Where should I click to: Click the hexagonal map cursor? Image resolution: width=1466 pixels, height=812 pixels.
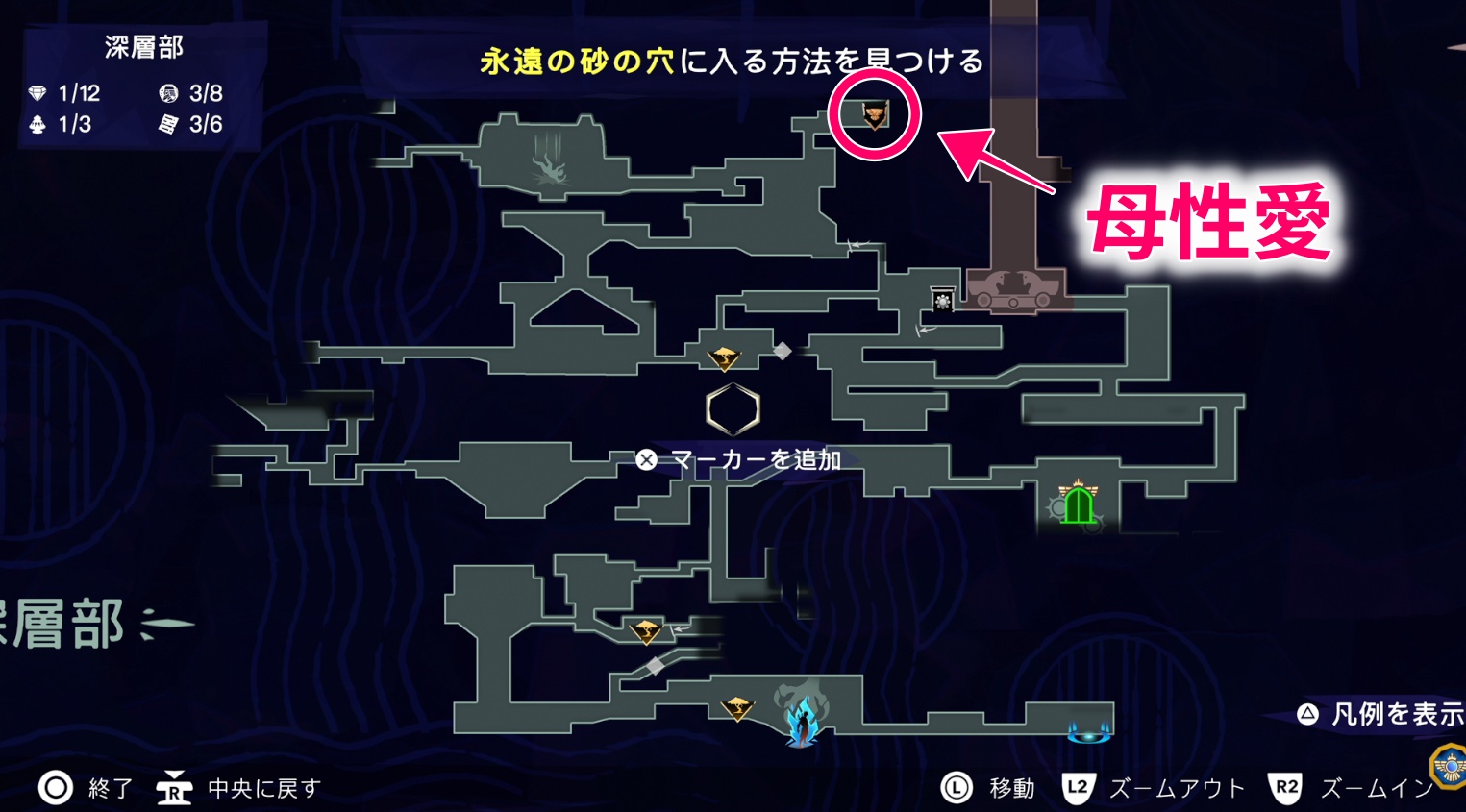[733, 409]
